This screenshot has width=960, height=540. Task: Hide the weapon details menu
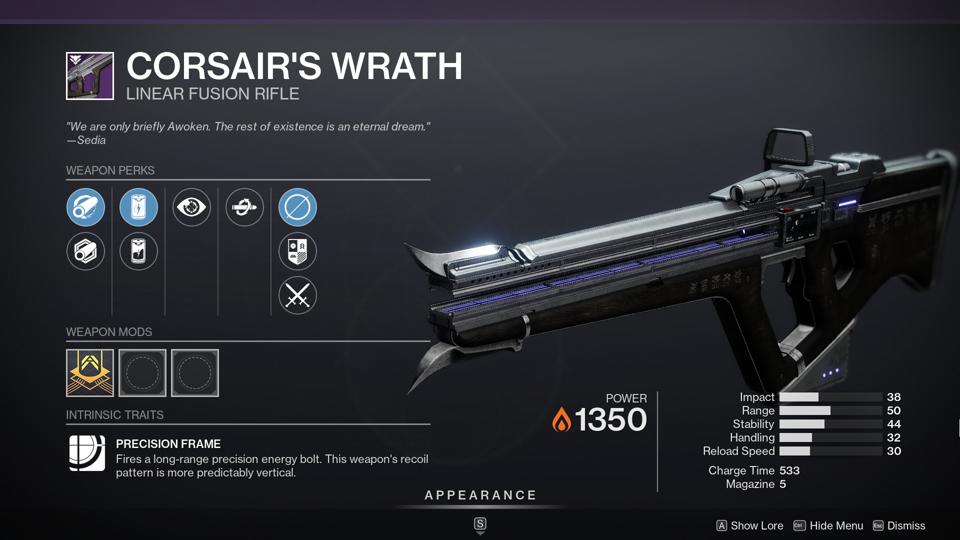(828, 526)
